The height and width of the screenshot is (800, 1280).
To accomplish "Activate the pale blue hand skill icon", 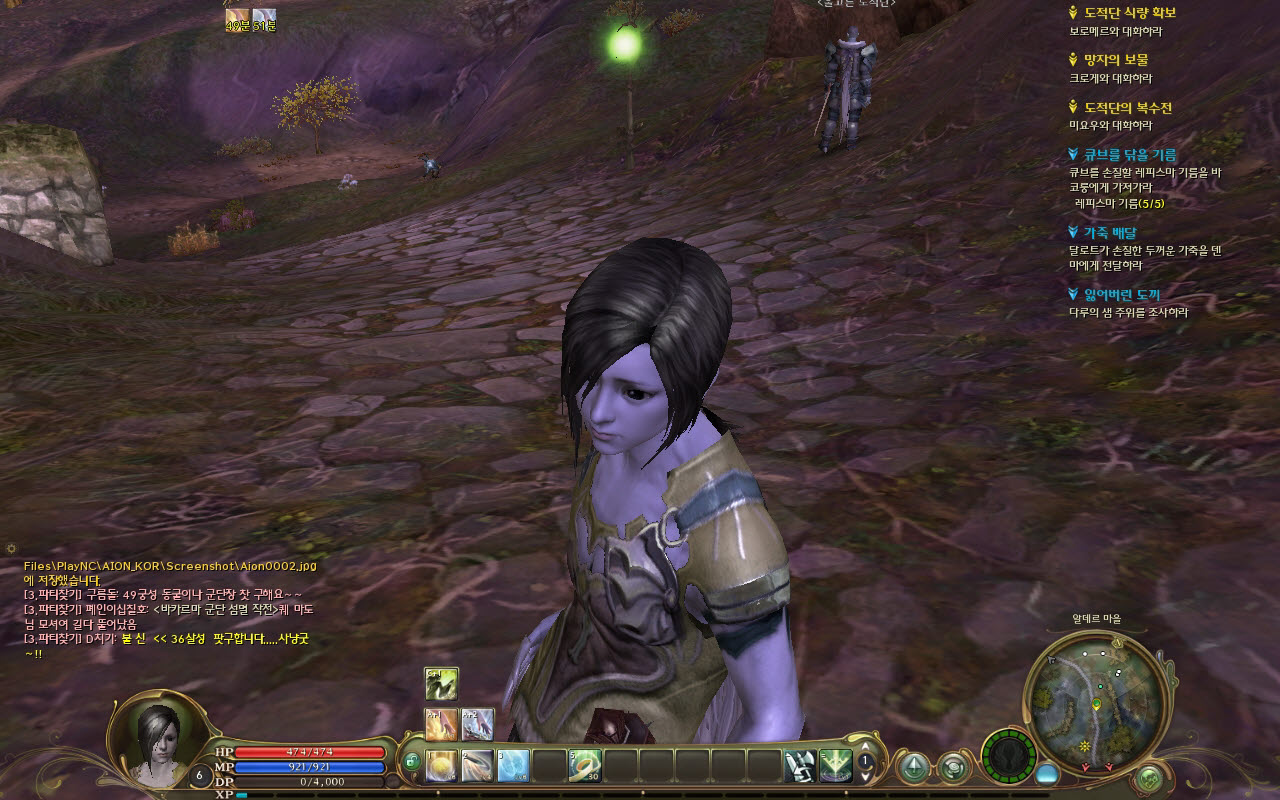I will [x=477, y=724].
